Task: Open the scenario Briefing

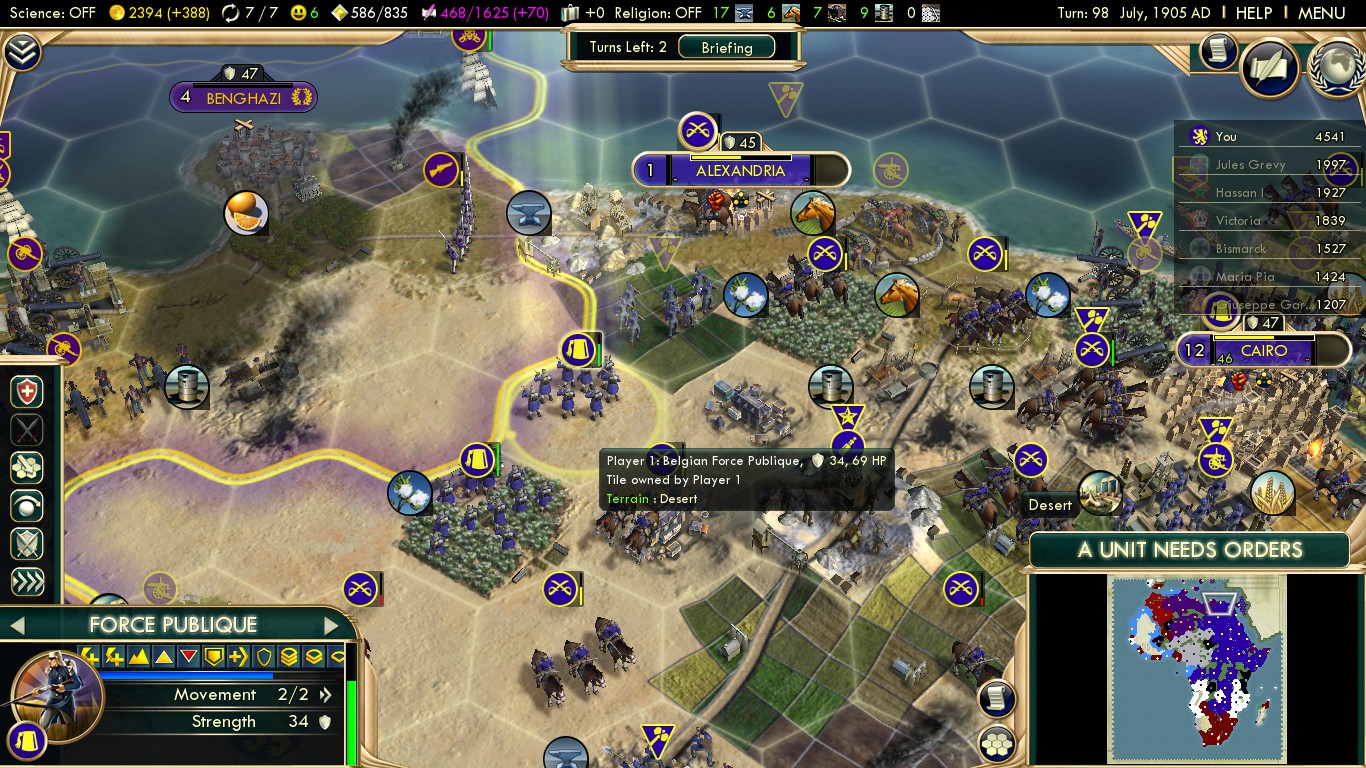Action: [x=726, y=47]
